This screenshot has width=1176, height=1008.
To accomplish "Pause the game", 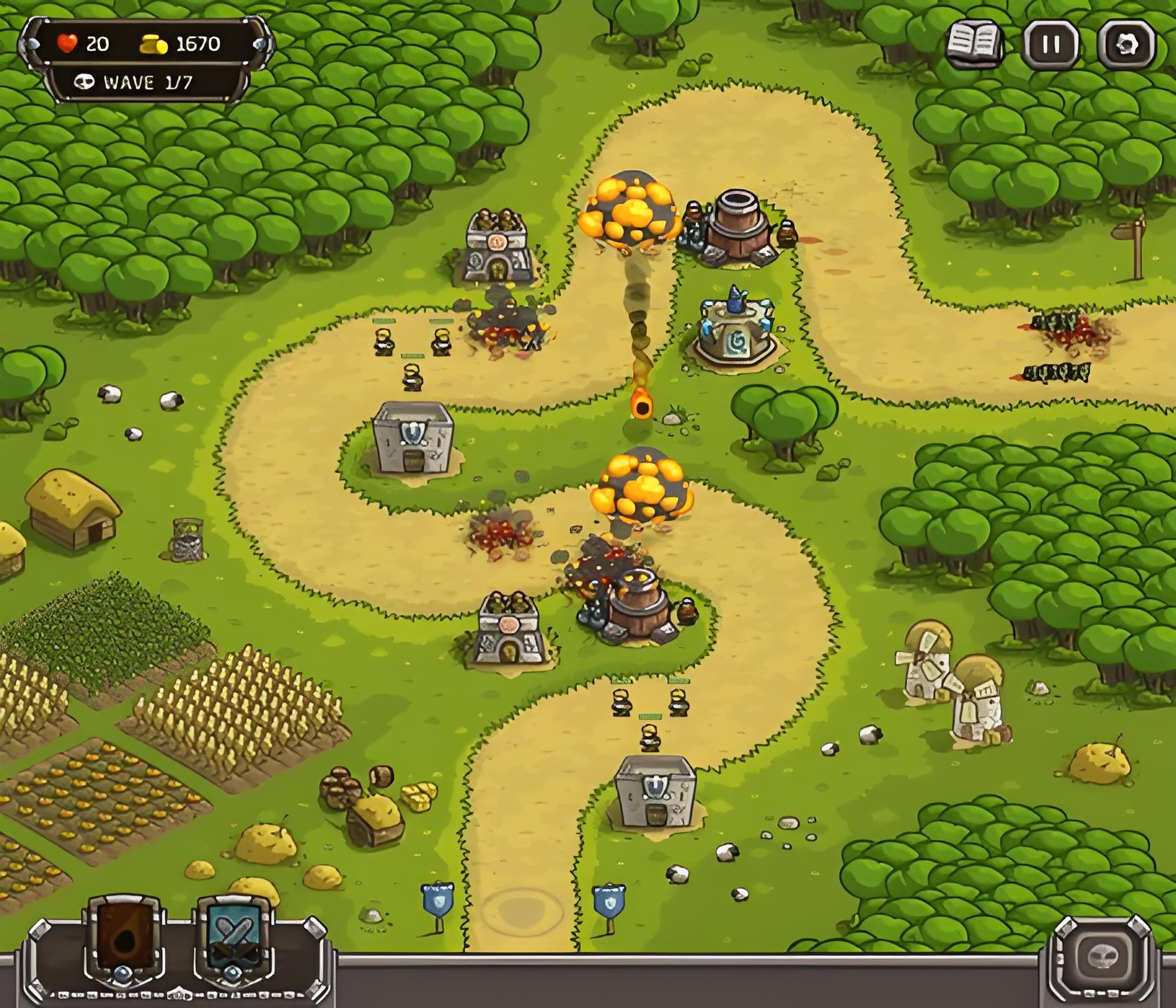I will tap(1051, 45).
